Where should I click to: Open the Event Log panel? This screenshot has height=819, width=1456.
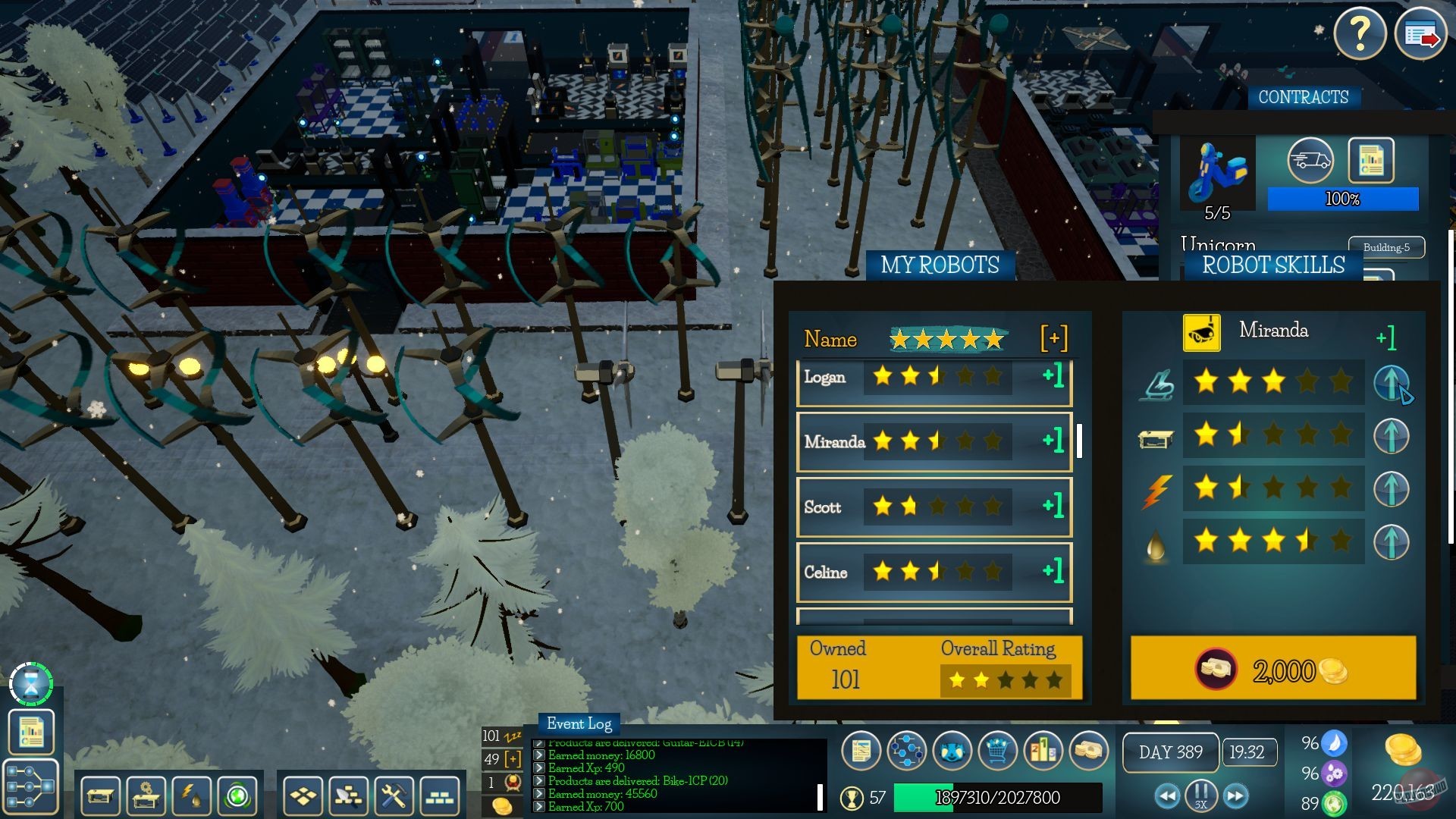point(579,723)
